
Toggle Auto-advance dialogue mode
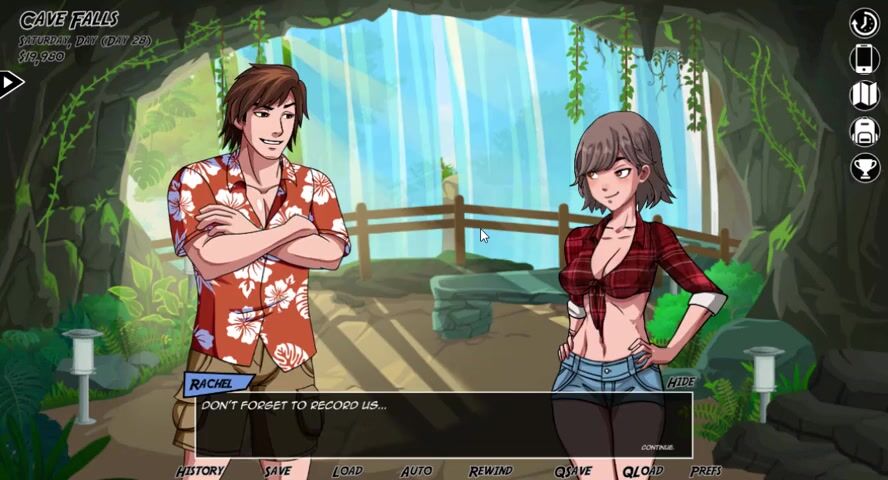[416, 471]
